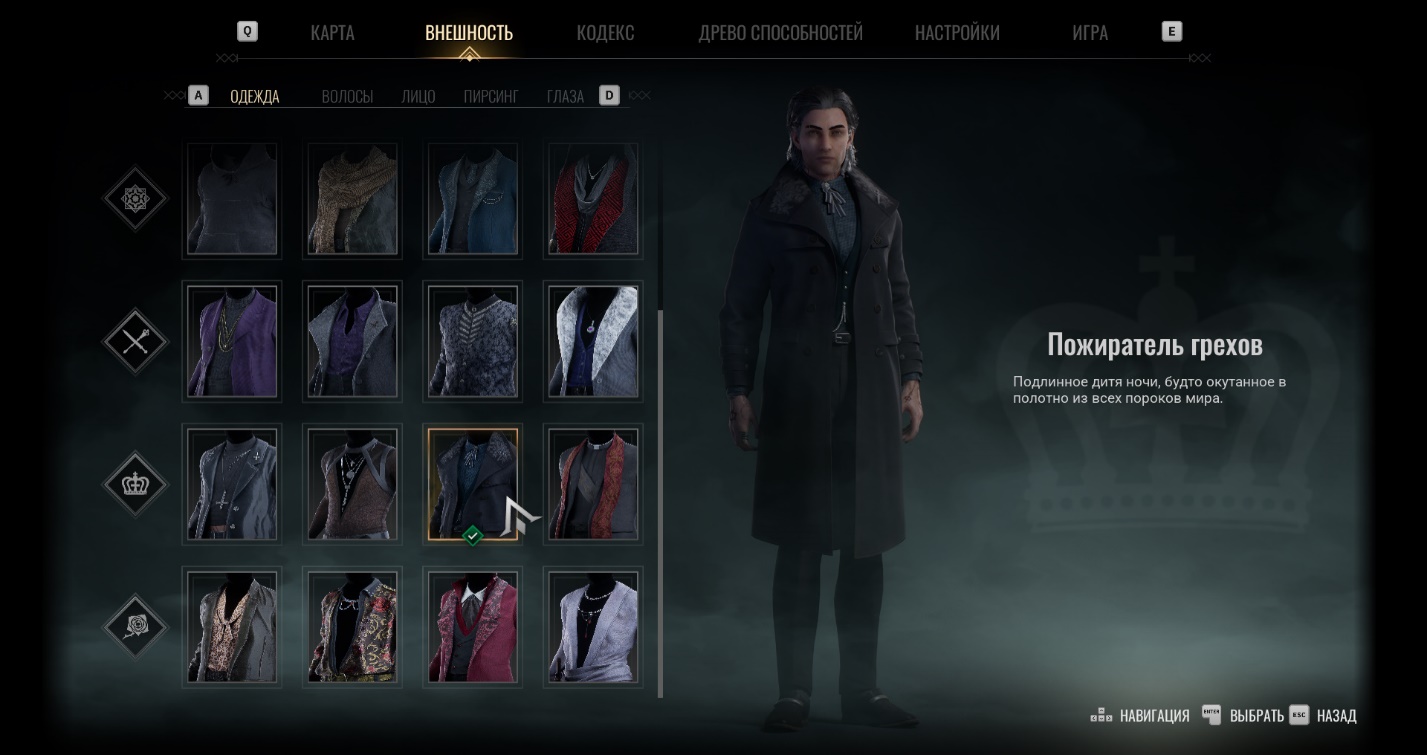Open the Лицо category
The image size is (1427, 755).
(418, 97)
